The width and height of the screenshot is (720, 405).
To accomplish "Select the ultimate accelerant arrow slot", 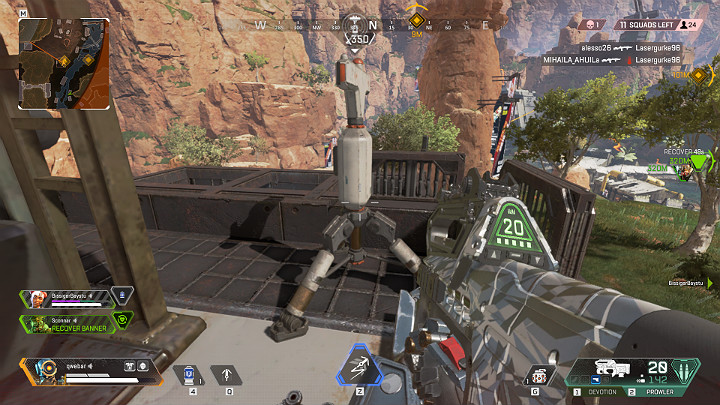I will pyautogui.click(x=227, y=375).
